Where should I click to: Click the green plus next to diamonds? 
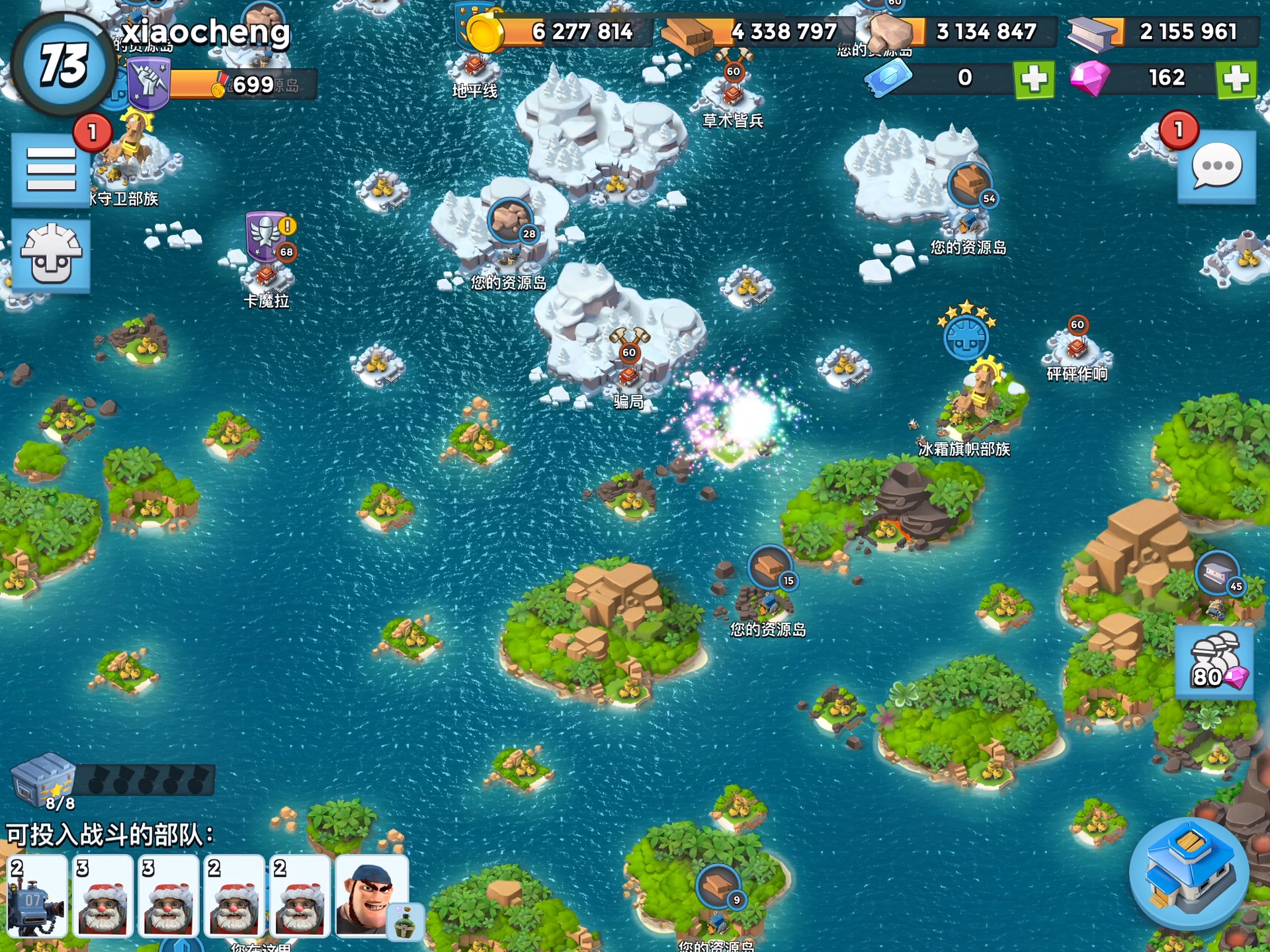(x=1234, y=78)
